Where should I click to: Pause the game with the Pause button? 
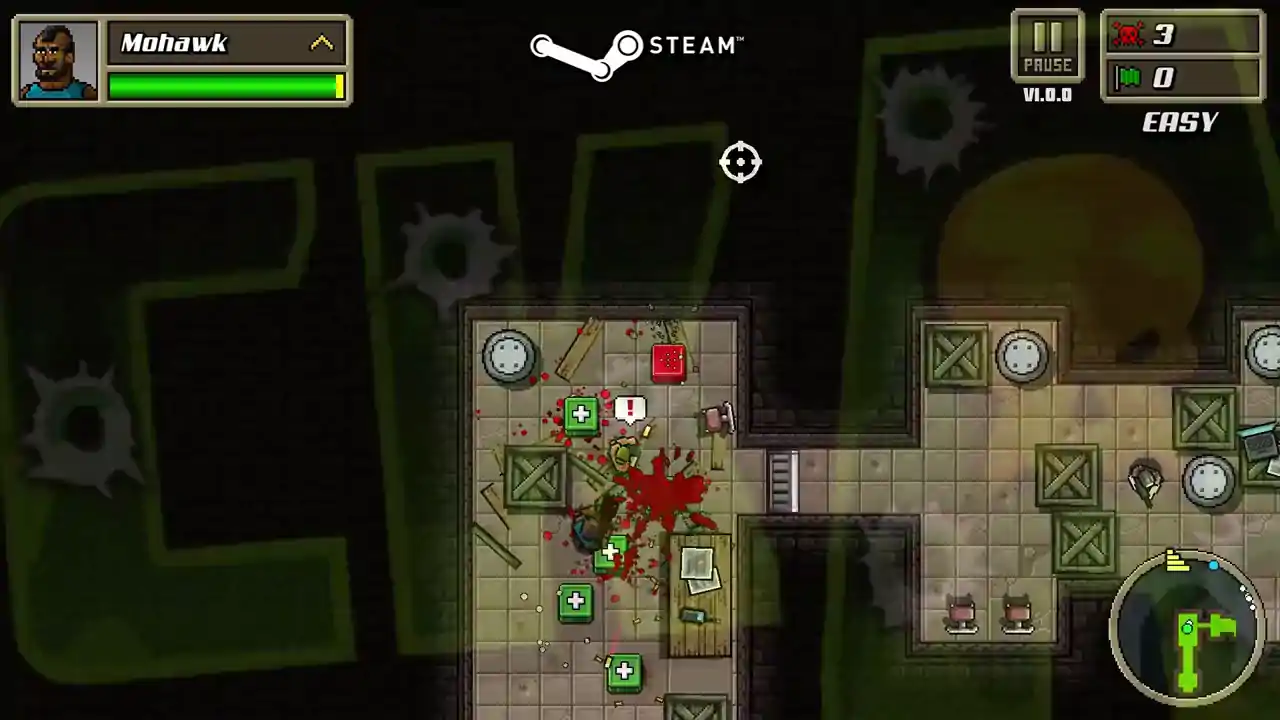coord(1047,47)
